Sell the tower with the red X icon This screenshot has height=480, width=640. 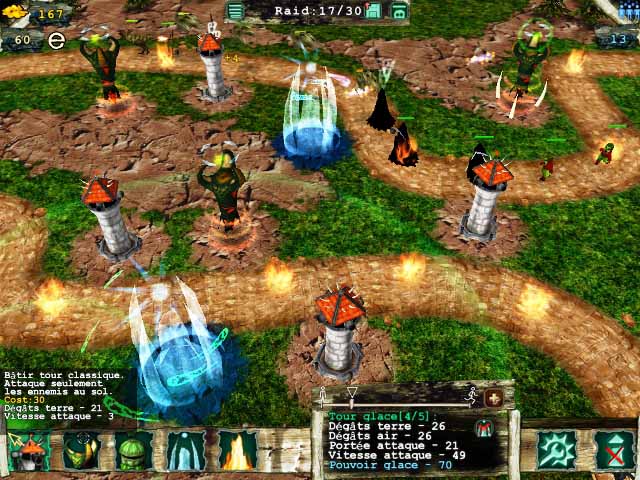[x=614, y=451]
